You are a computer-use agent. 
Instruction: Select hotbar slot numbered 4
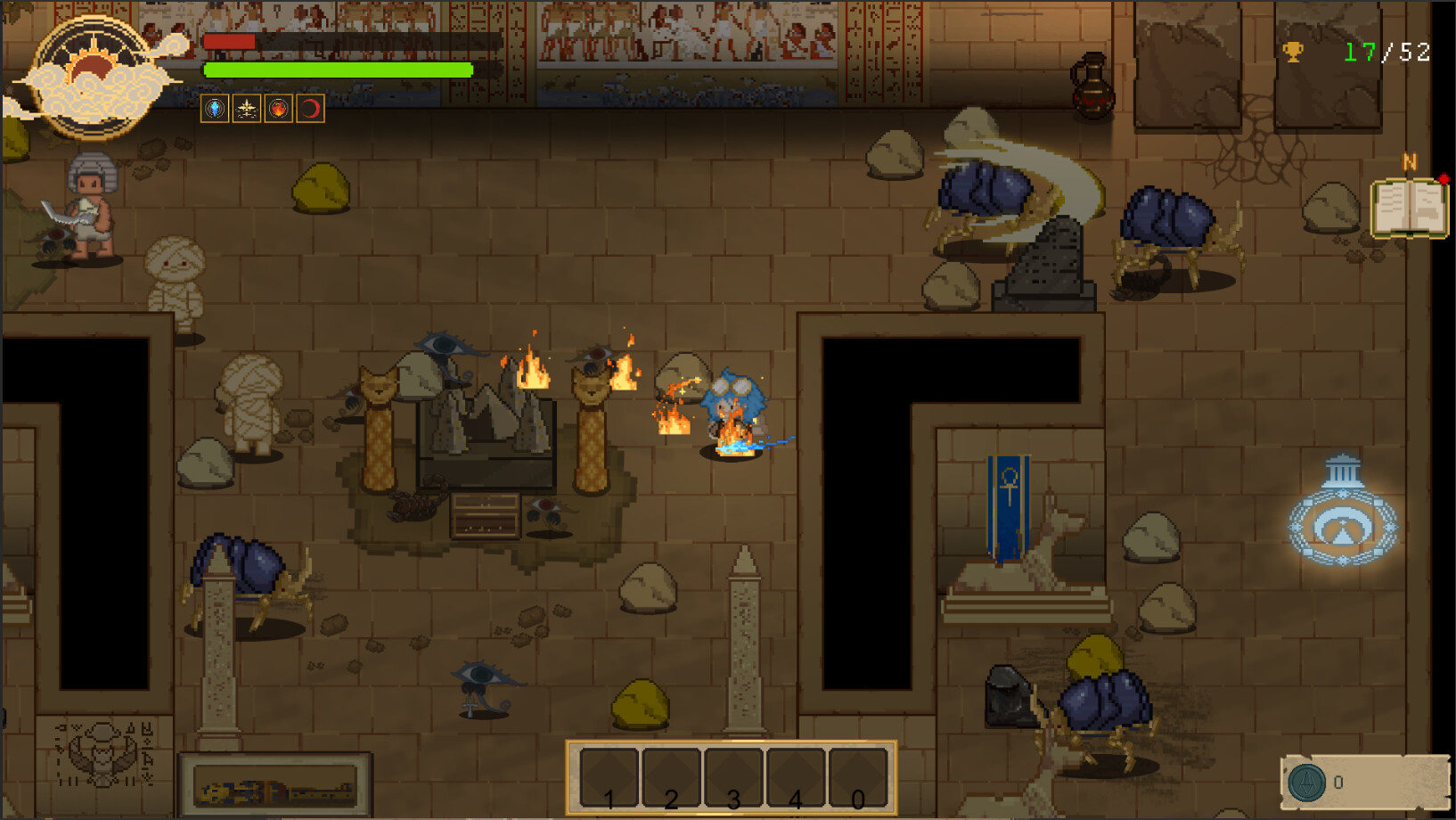(795, 775)
